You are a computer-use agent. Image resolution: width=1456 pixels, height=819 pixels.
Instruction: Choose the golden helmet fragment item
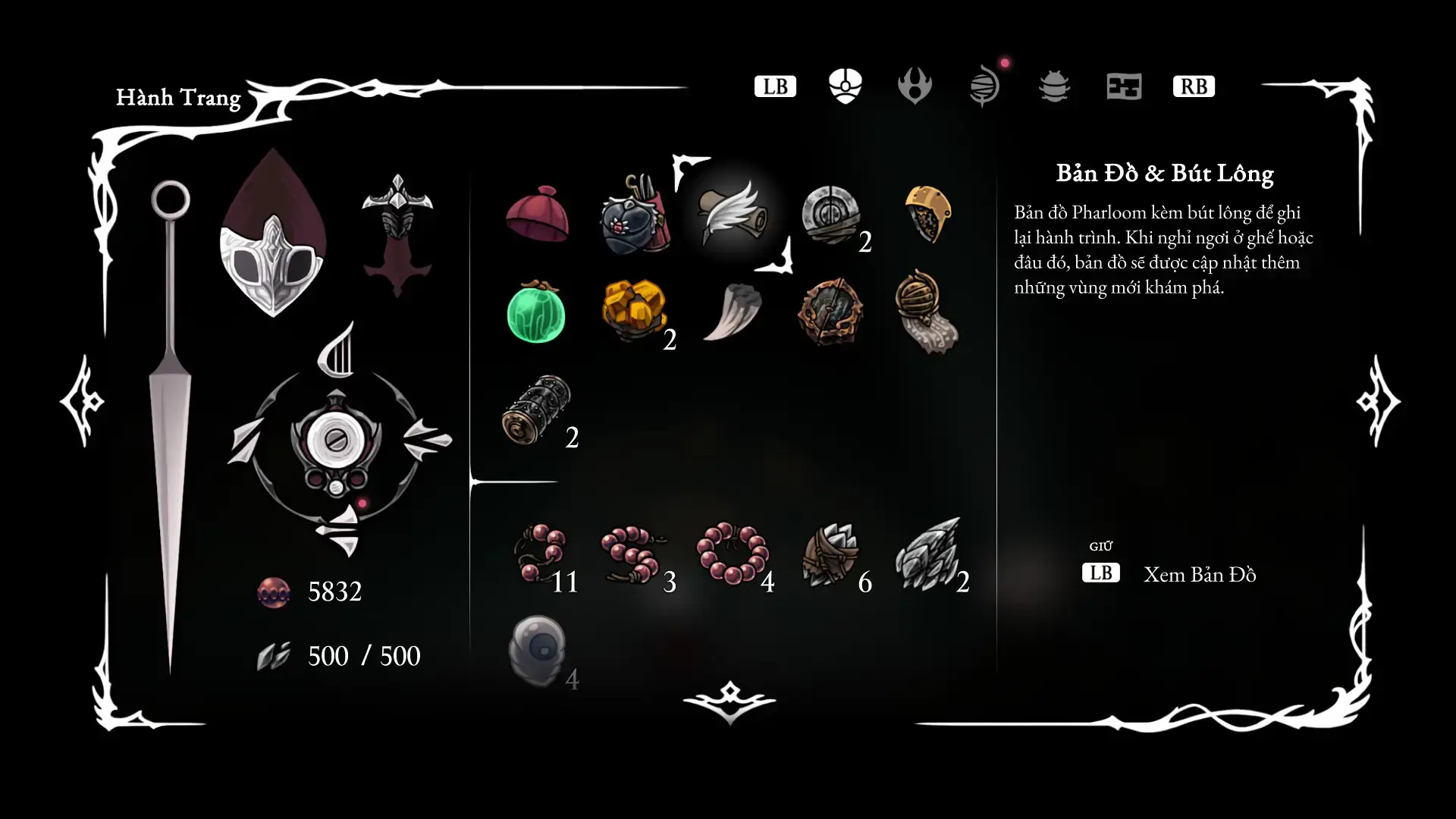[928, 215]
